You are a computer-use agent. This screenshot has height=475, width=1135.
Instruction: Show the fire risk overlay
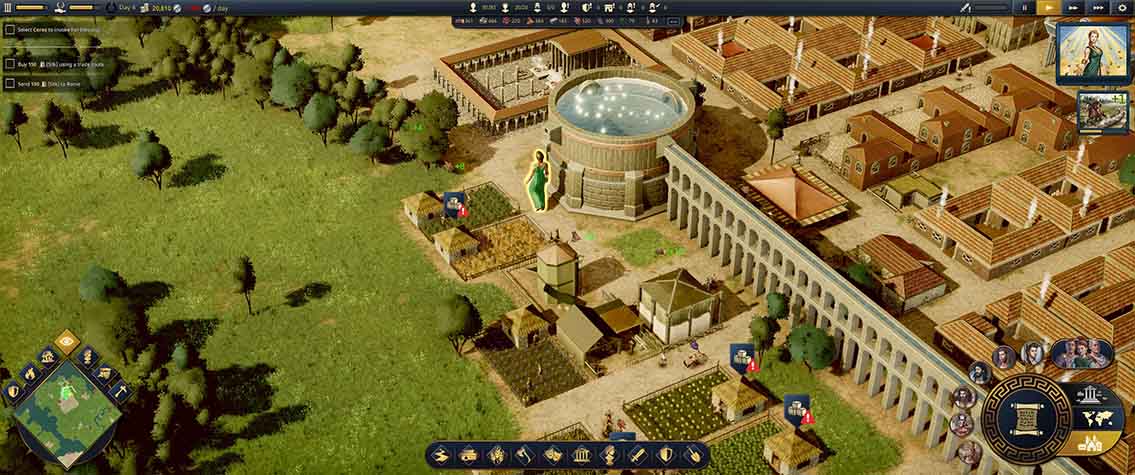29,374
